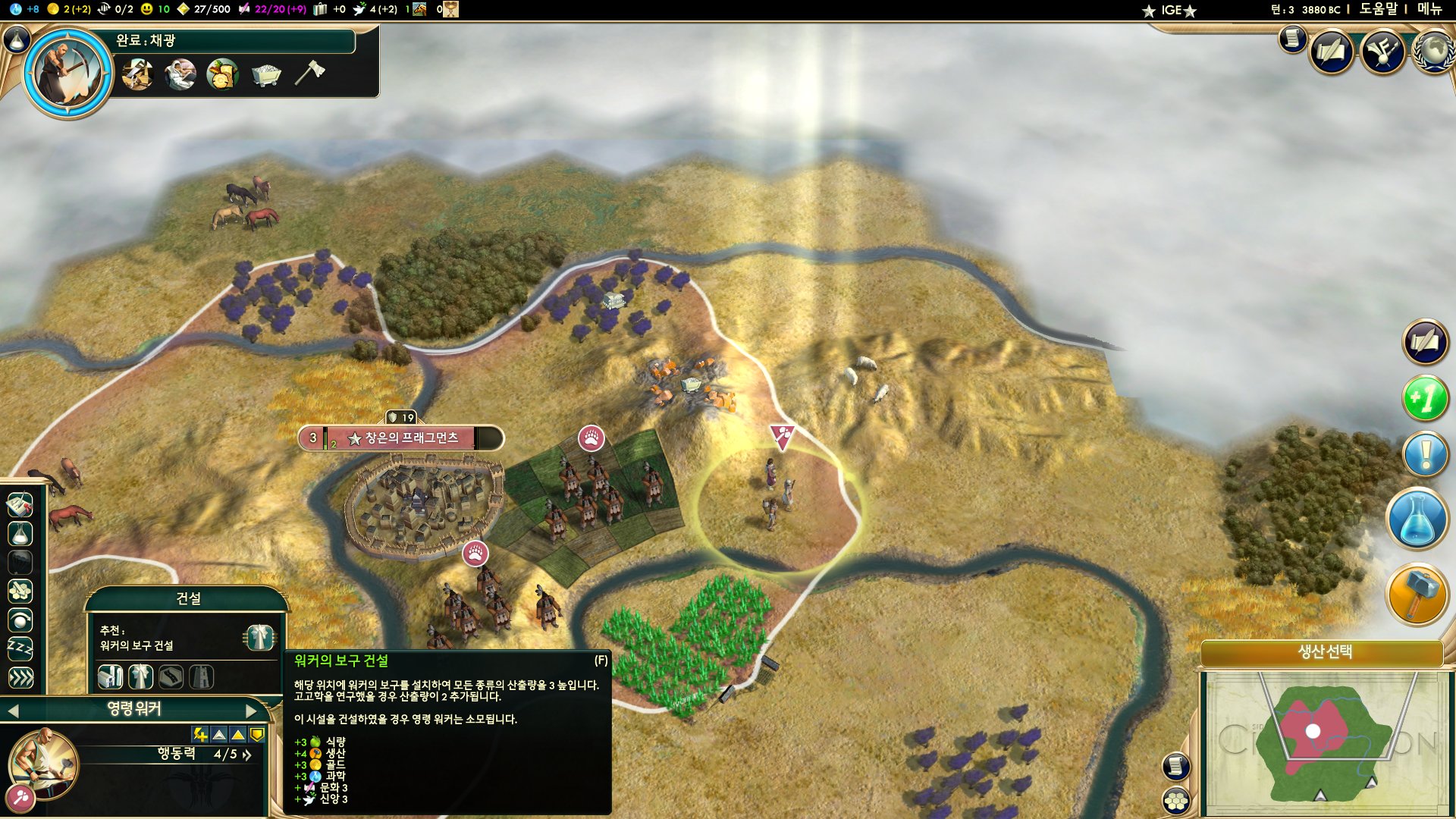The width and height of the screenshot is (1456, 819).
Task: Open 도움말 (Help) in the top bar
Action: tap(1377, 9)
